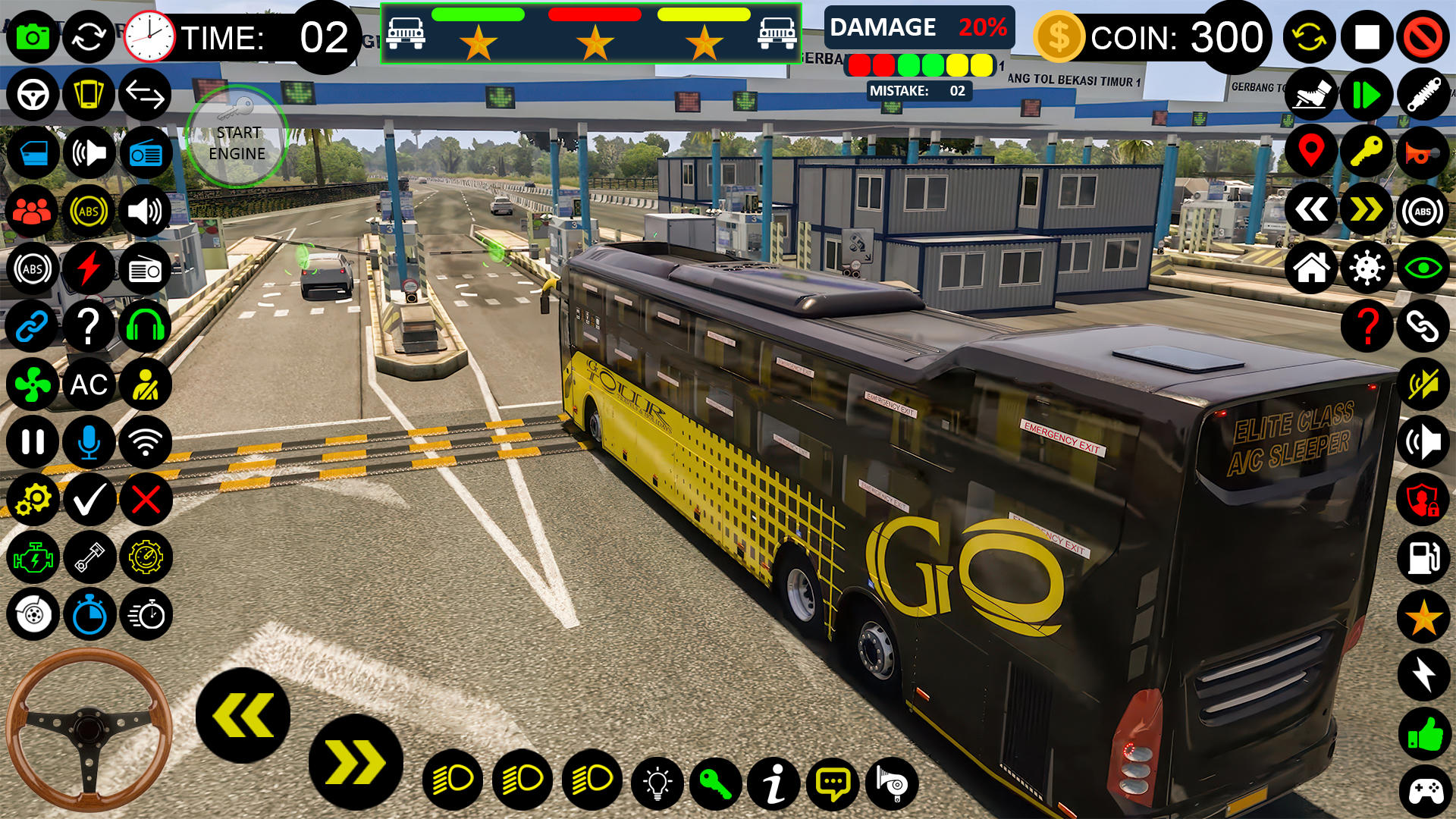Open the game controller icon

click(x=1423, y=792)
